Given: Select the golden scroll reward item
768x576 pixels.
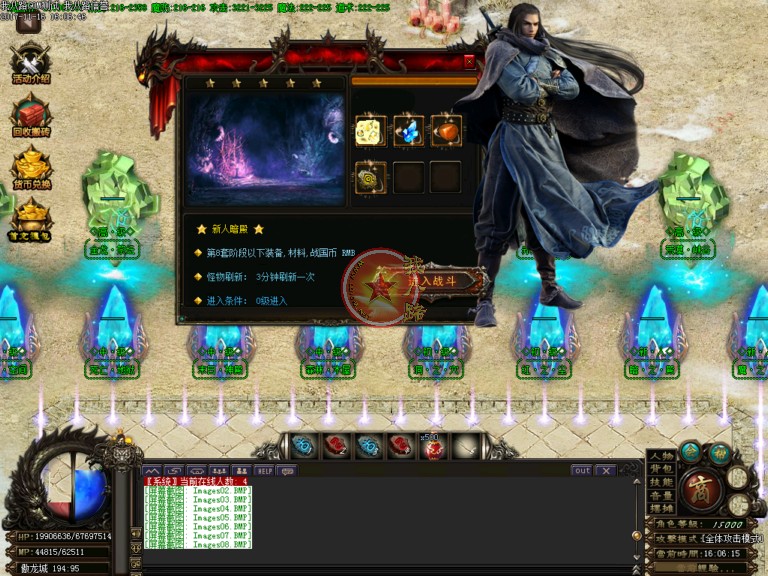Looking at the screenshot, I should tap(371, 177).
